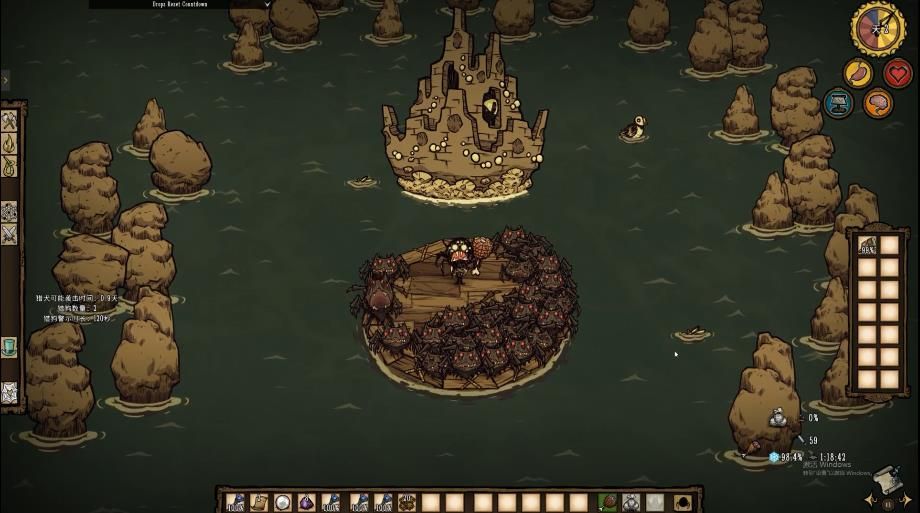Open the map scroll button

point(884,479)
